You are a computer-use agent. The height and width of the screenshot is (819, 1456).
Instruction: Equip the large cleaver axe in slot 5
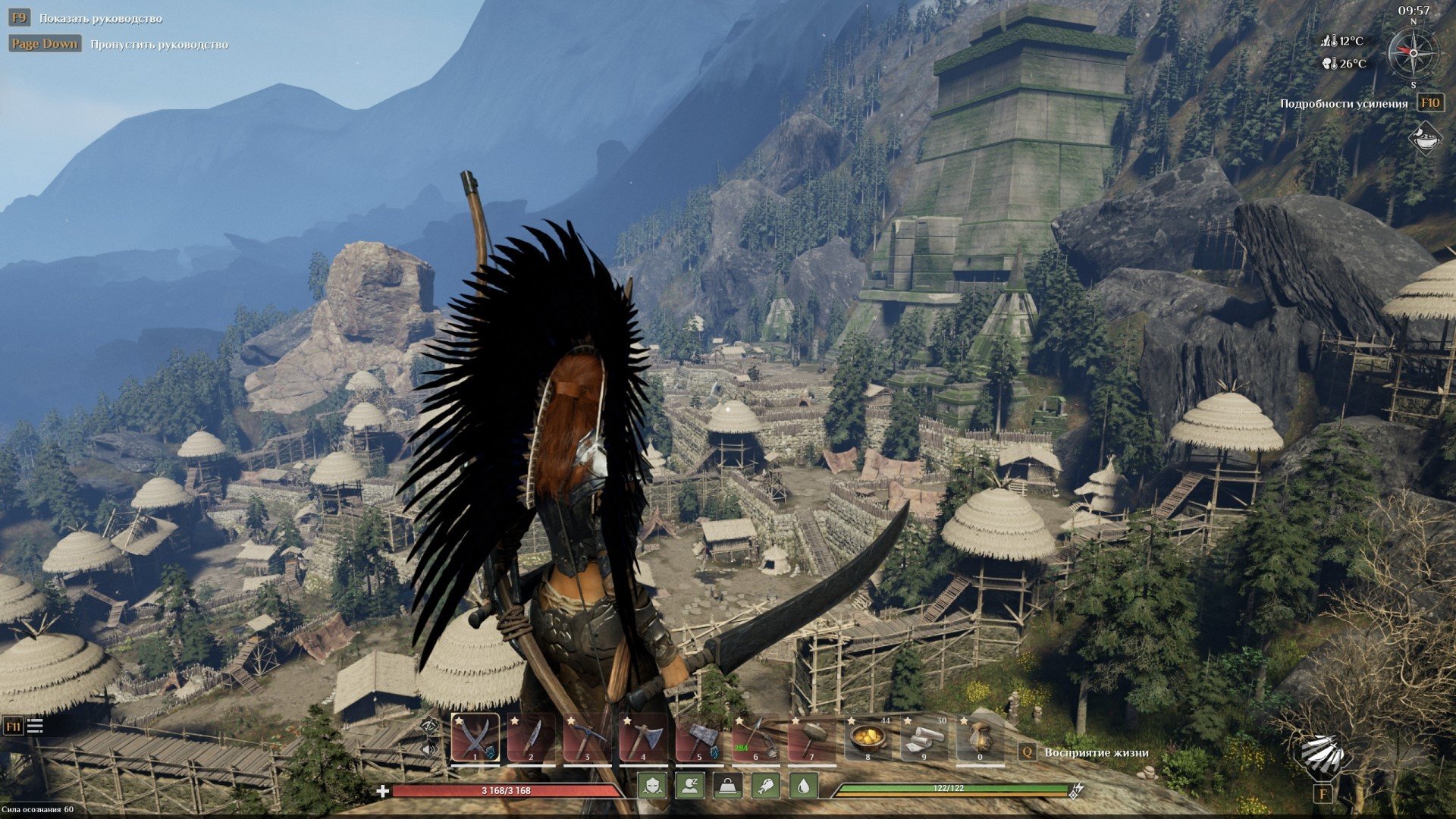coord(699,738)
